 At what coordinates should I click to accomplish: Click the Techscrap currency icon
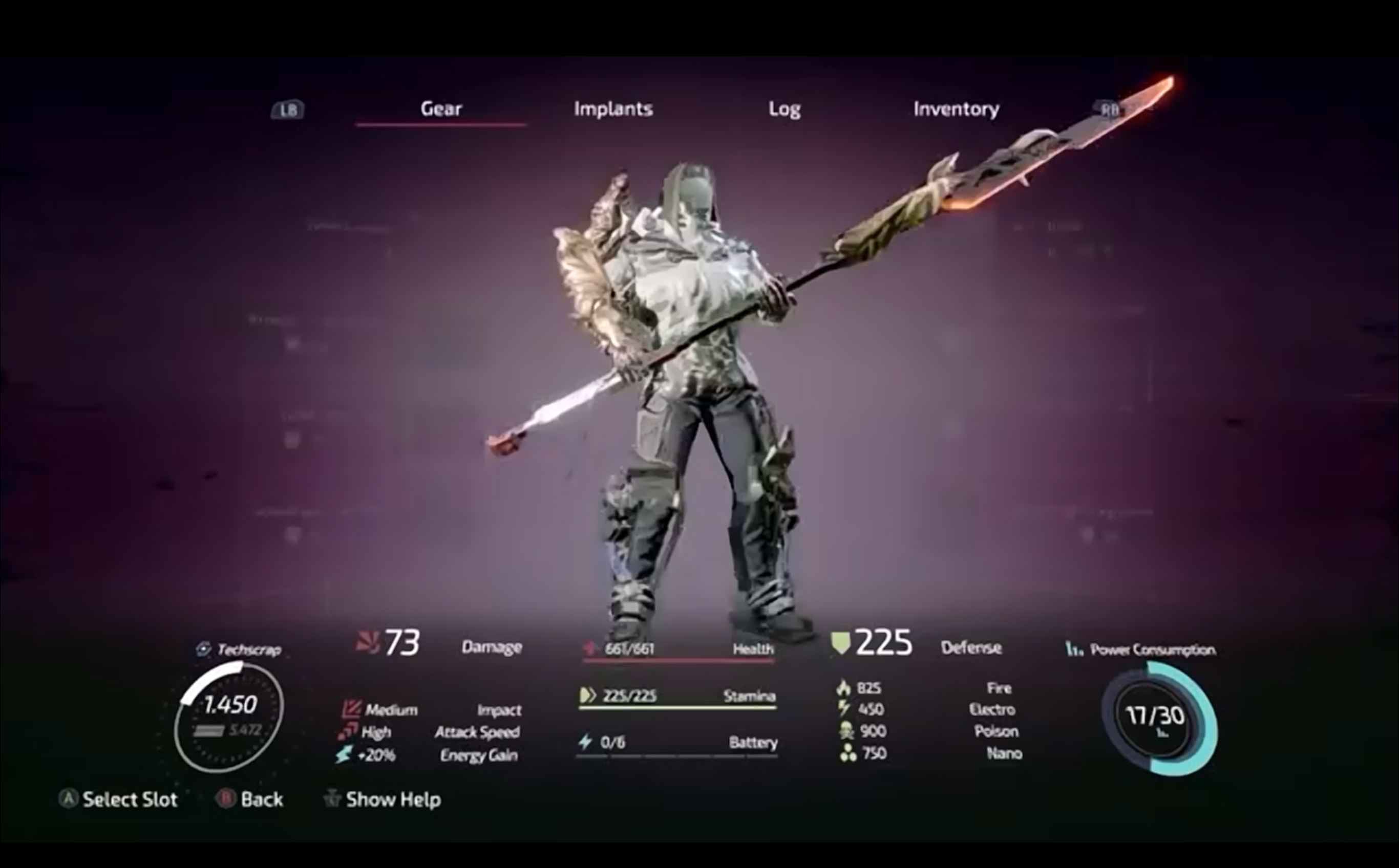(x=202, y=648)
